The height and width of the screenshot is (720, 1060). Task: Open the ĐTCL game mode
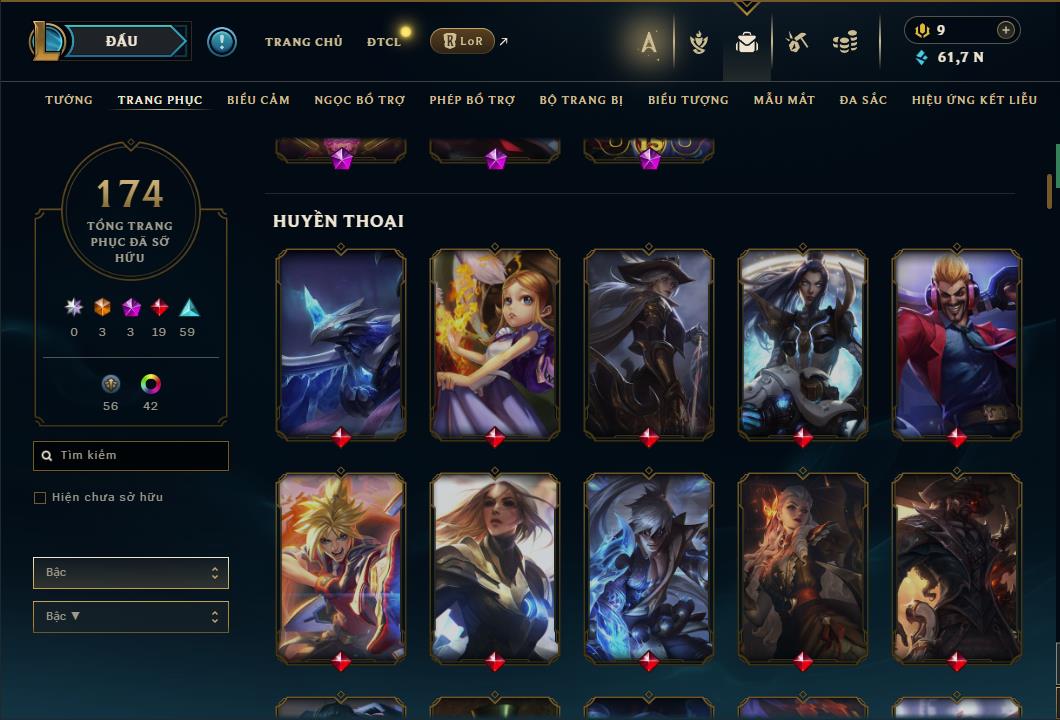point(384,42)
